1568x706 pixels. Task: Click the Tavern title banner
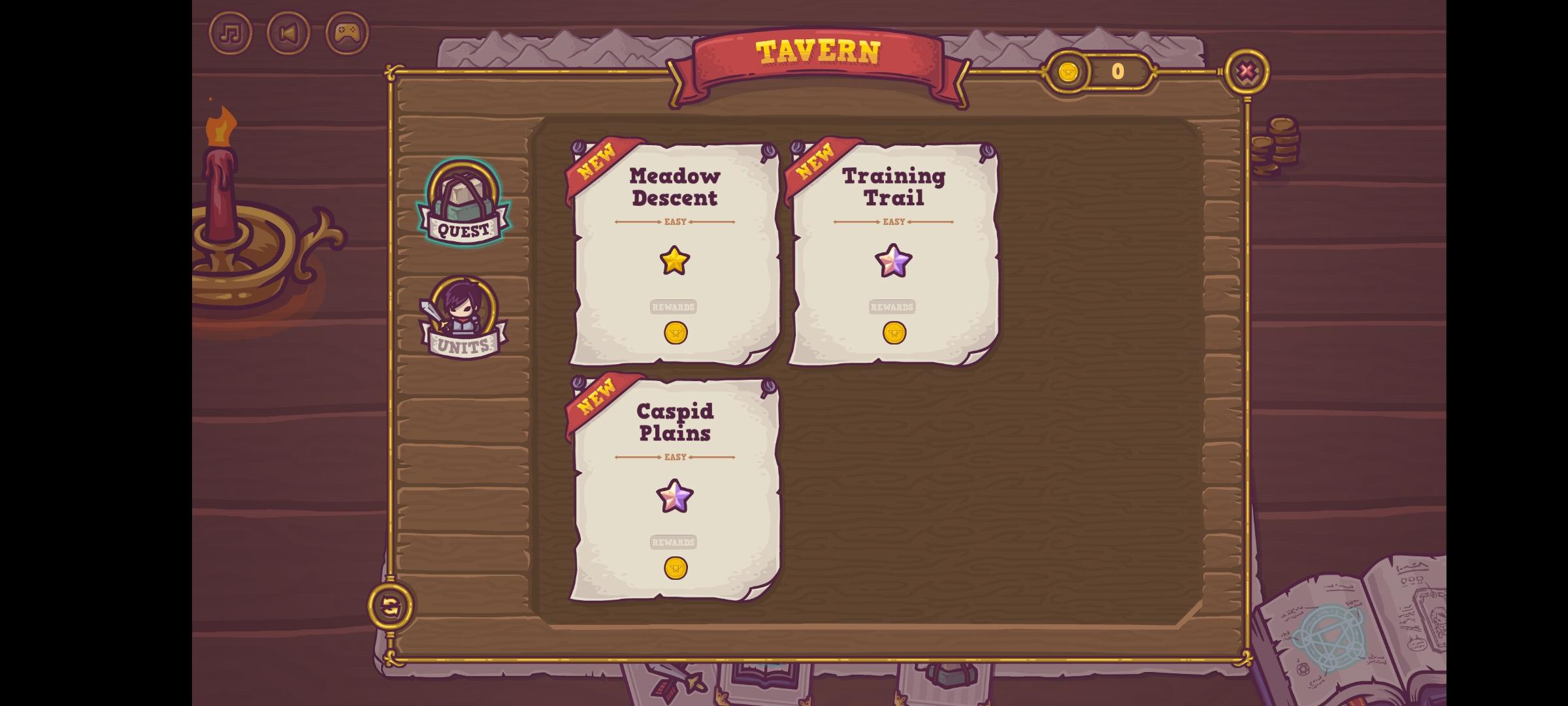(x=818, y=52)
